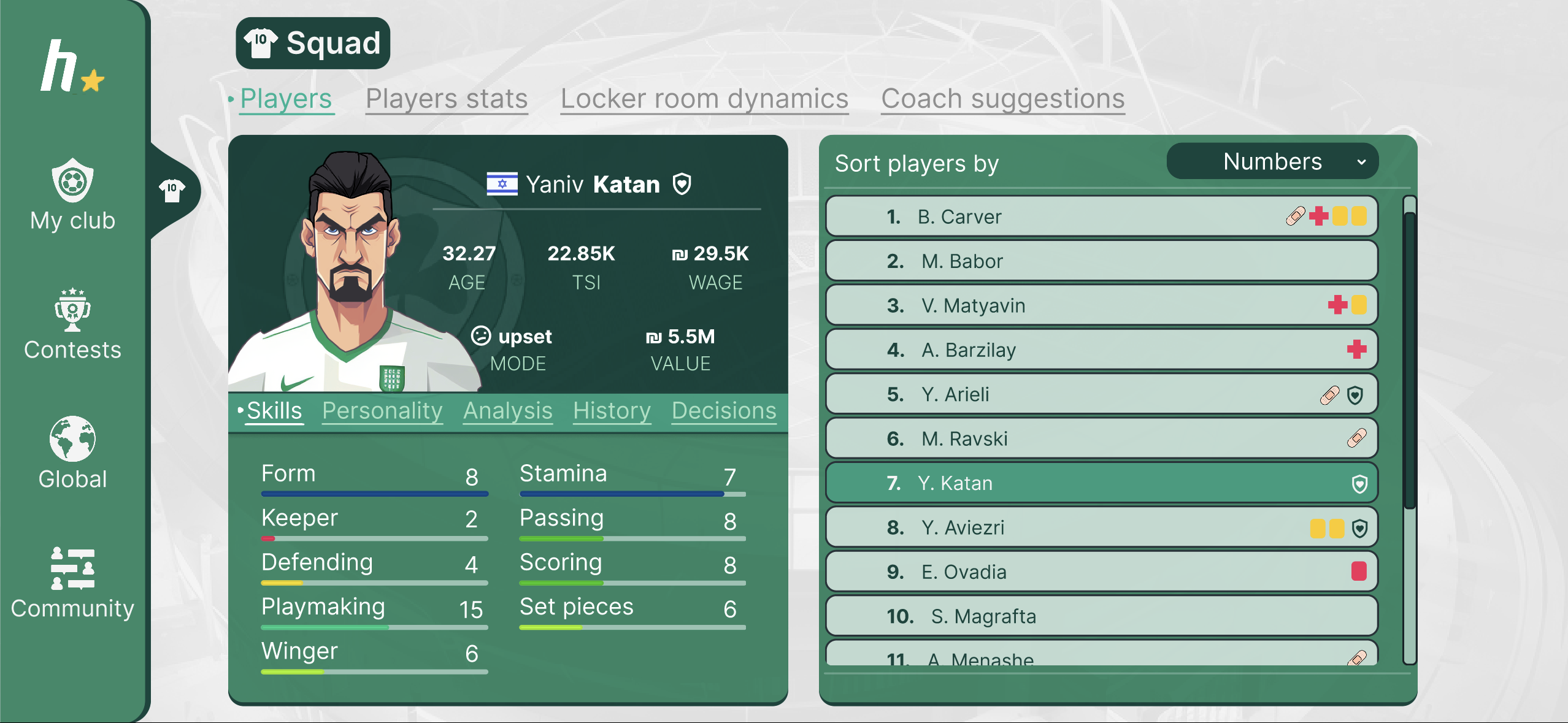Open the My club menu
The height and width of the screenshot is (723, 1568).
(x=72, y=195)
